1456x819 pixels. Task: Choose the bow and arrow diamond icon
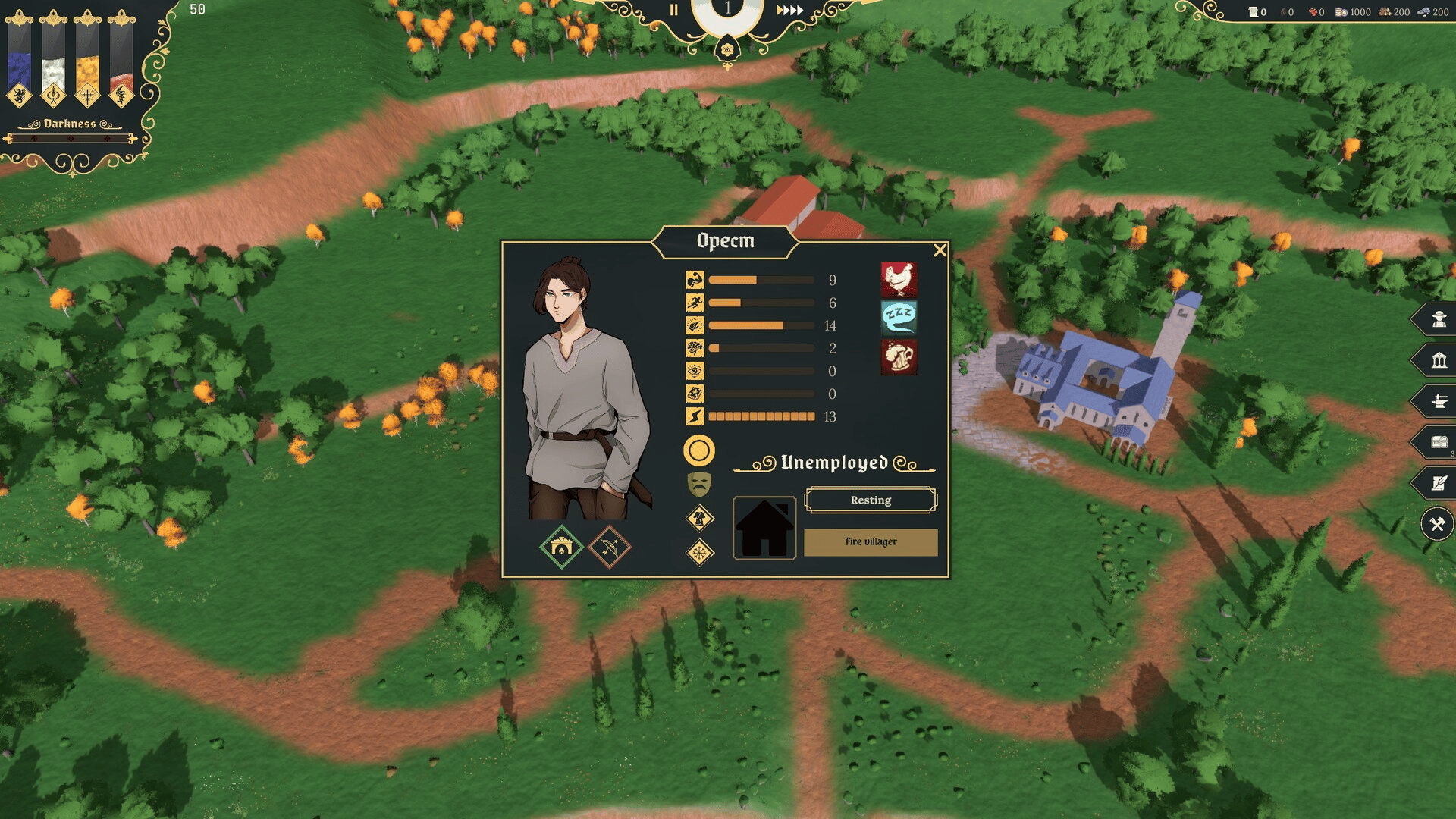click(x=609, y=547)
